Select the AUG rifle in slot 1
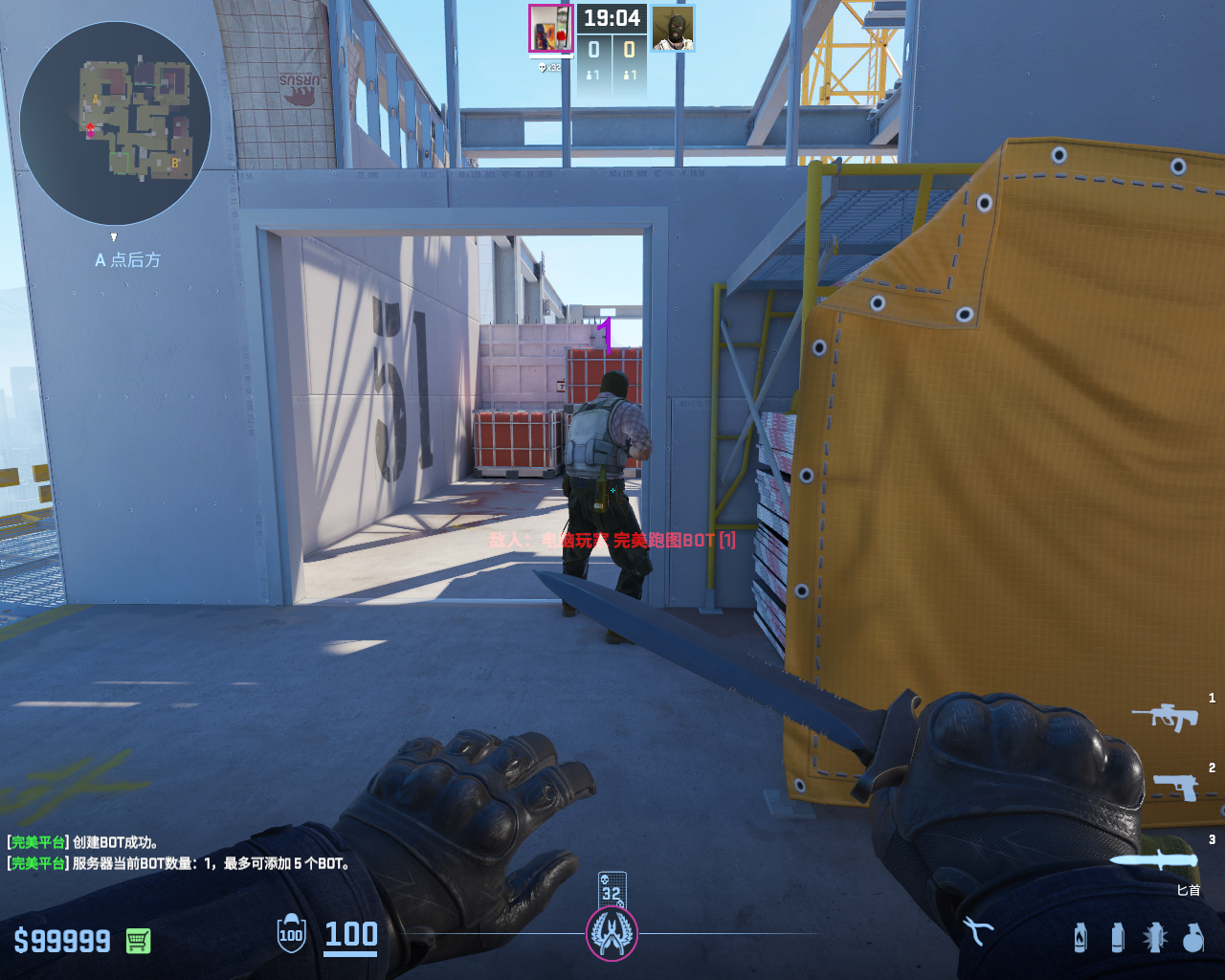 pos(1165,715)
